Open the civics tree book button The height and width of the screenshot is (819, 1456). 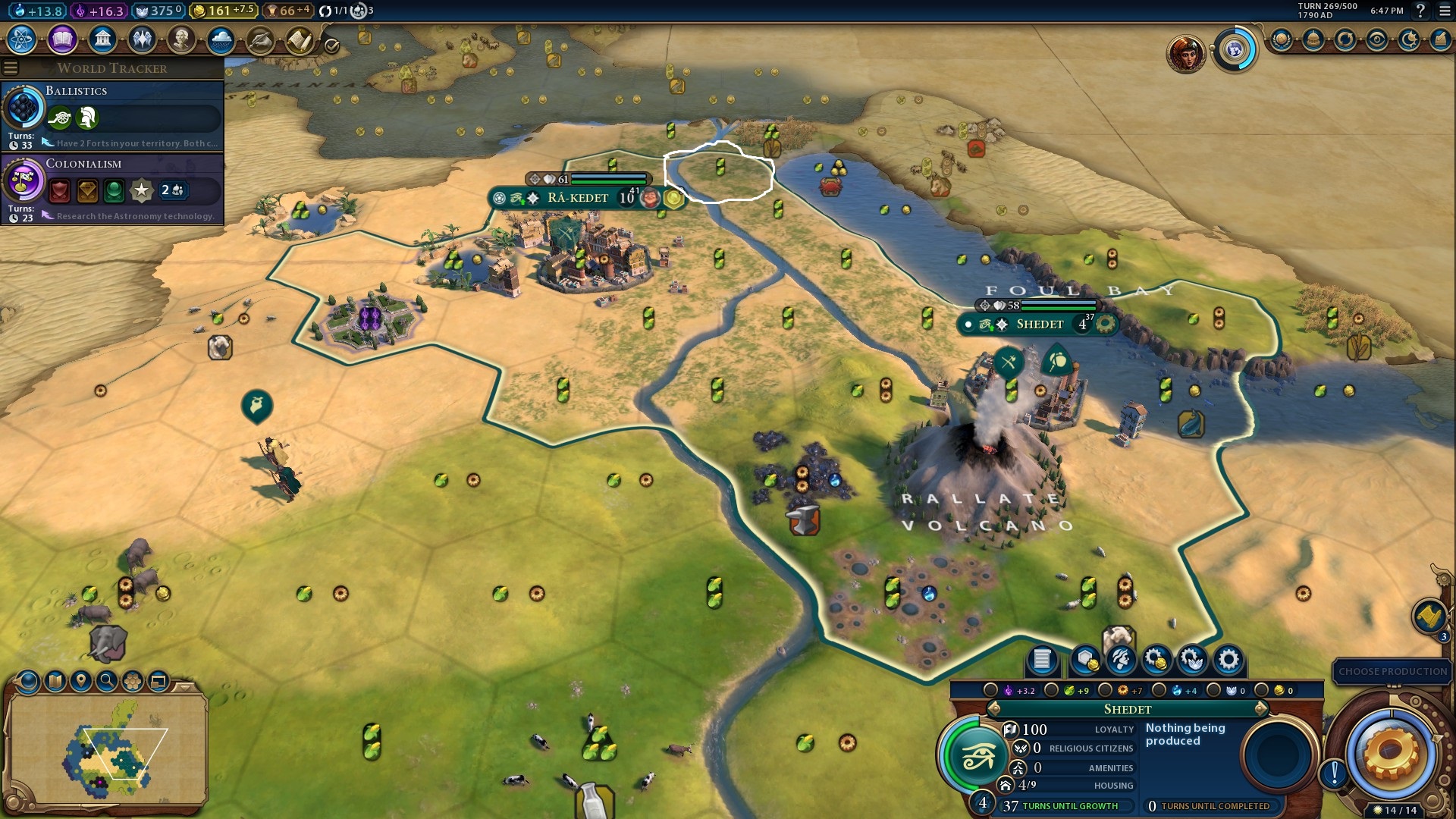(62, 39)
